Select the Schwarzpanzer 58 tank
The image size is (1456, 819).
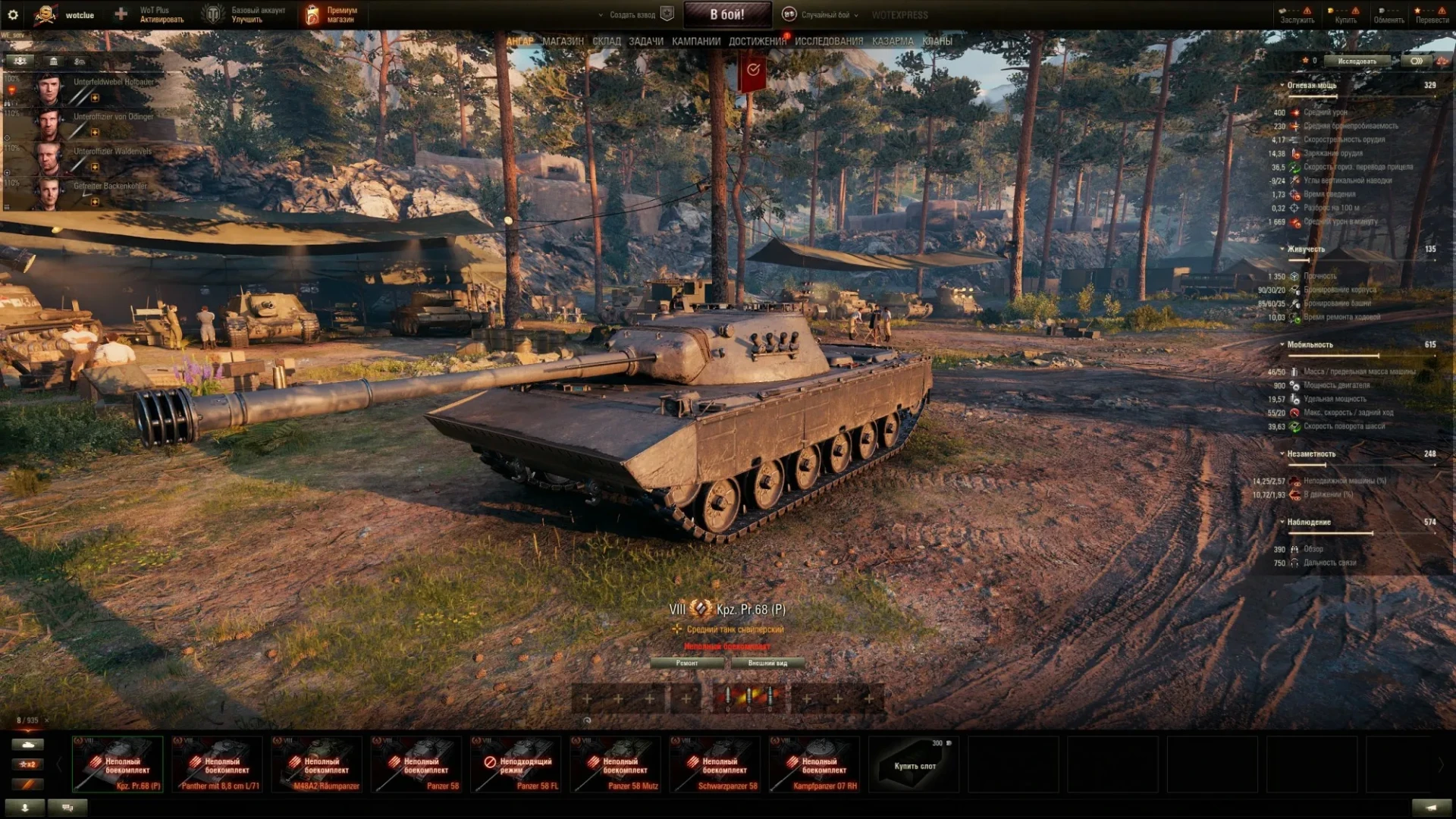click(714, 764)
